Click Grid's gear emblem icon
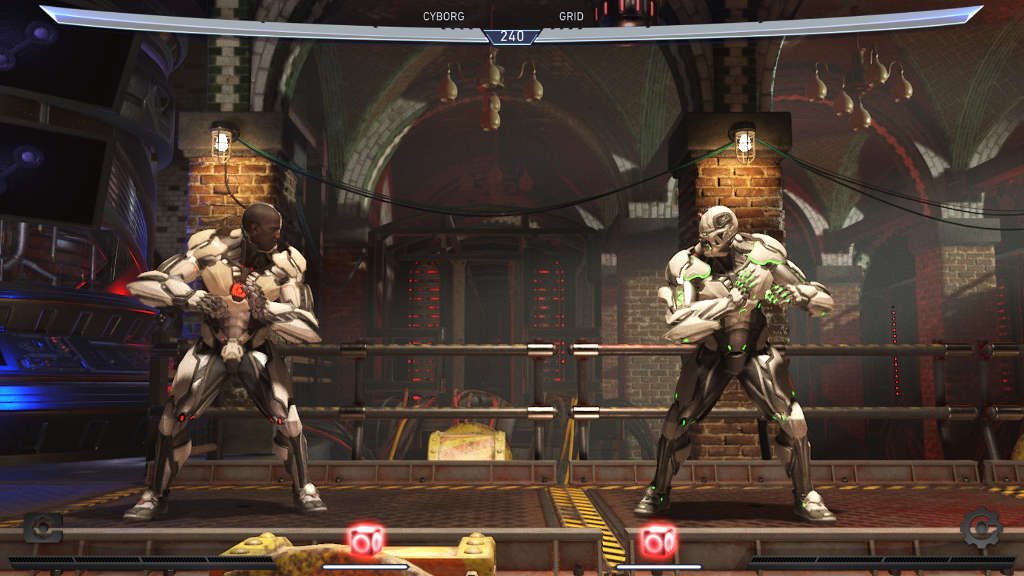This screenshot has width=1024, height=576. tap(981, 527)
